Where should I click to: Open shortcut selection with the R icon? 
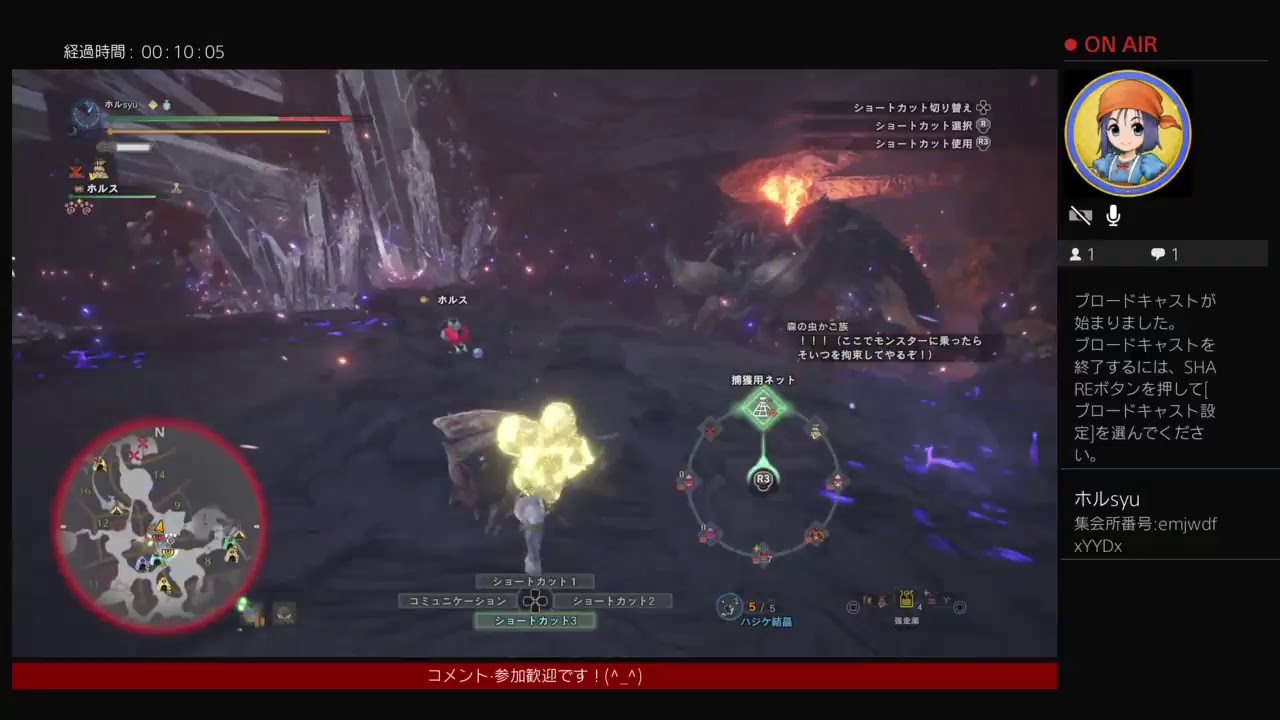pos(983,125)
